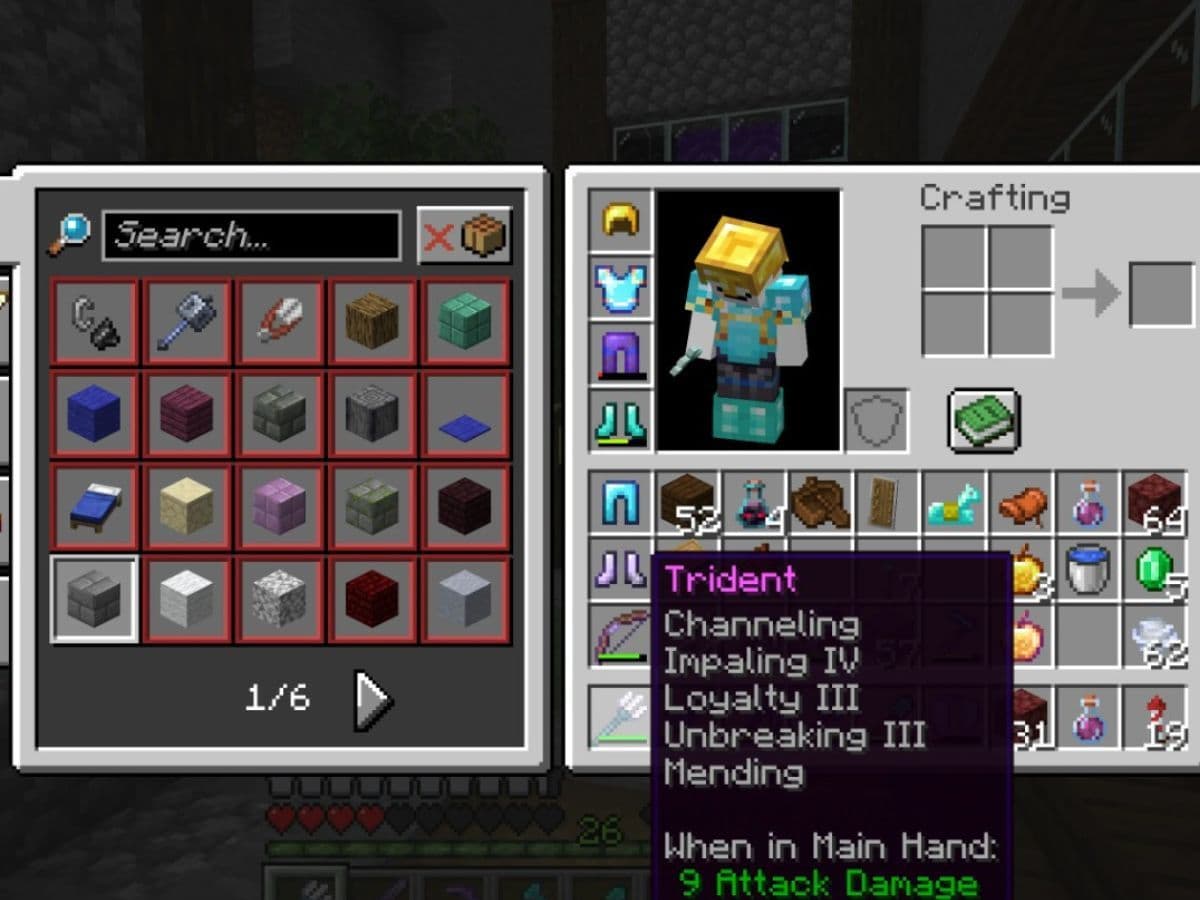Viewport: 1200px width, 900px height.
Task: Pick up the trident in the hotbar
Action: pos(621,718)
